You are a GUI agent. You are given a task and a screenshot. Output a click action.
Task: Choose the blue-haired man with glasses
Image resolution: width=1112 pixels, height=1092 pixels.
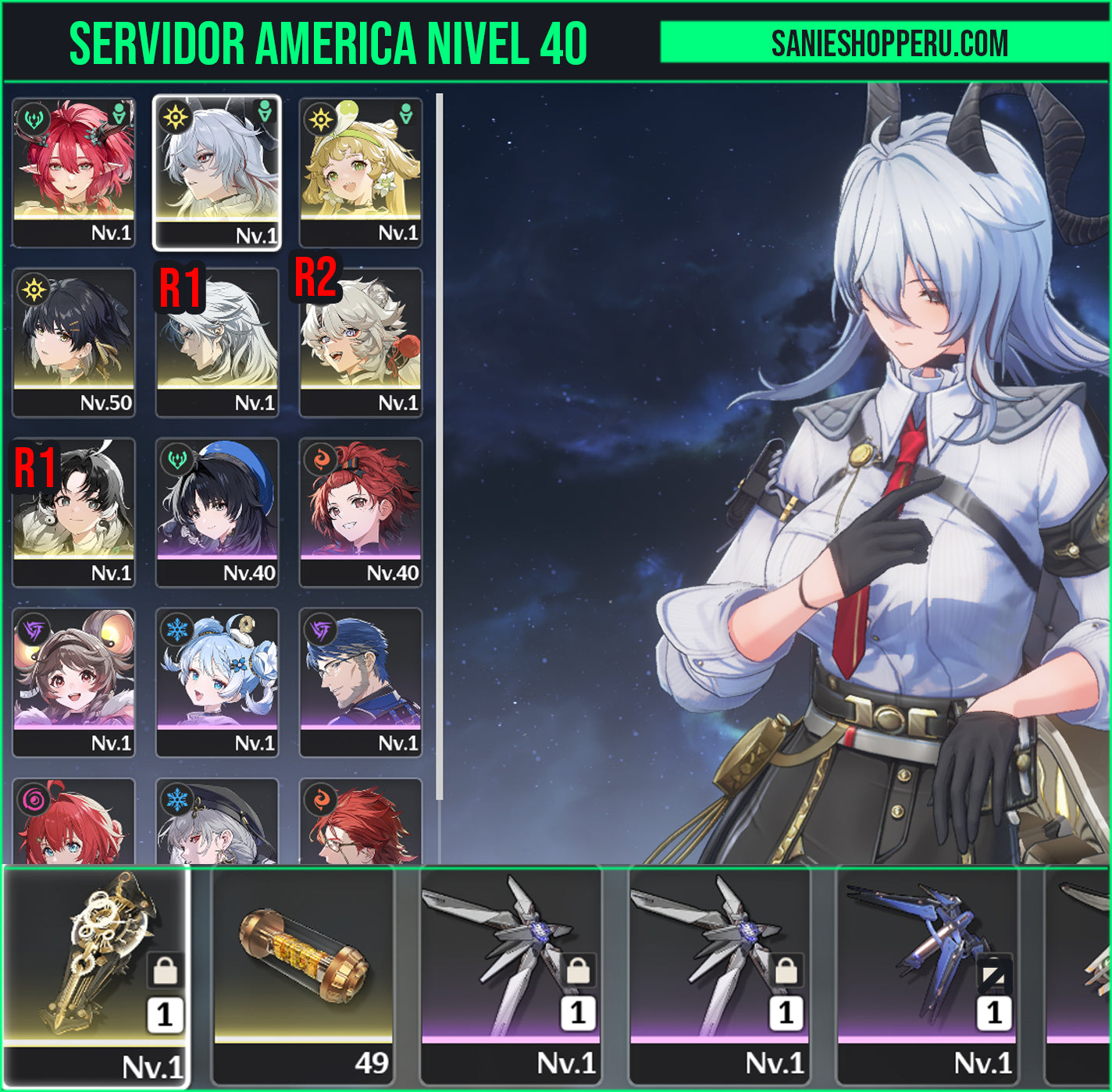(x=361, y=682)
